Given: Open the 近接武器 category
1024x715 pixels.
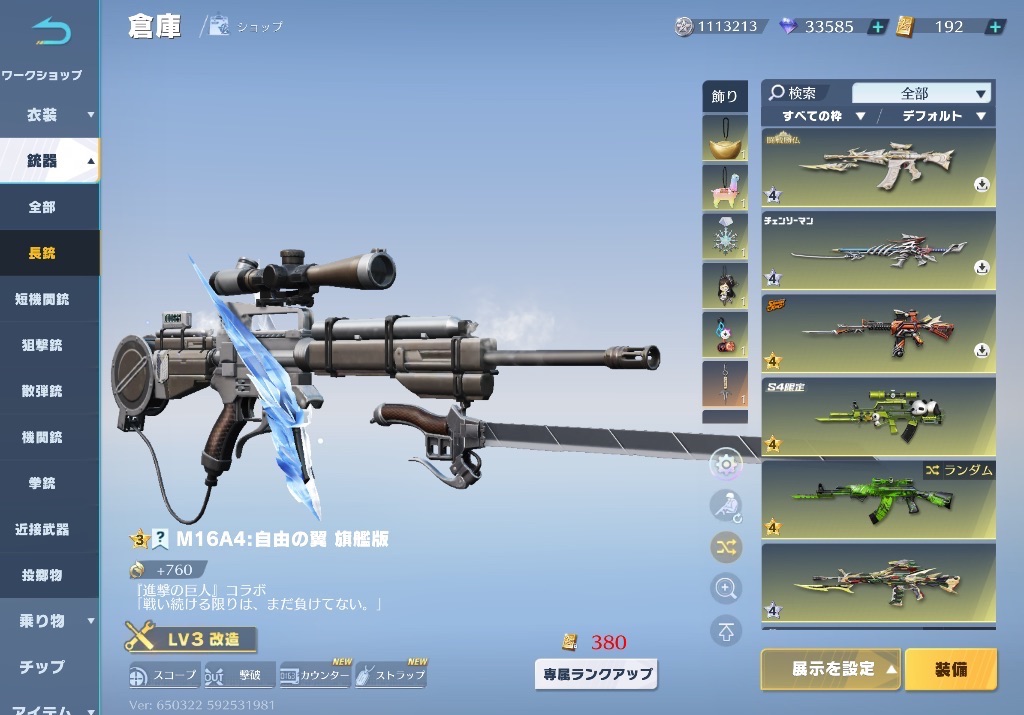Looking at the screenshot, I should click(44, 529).
